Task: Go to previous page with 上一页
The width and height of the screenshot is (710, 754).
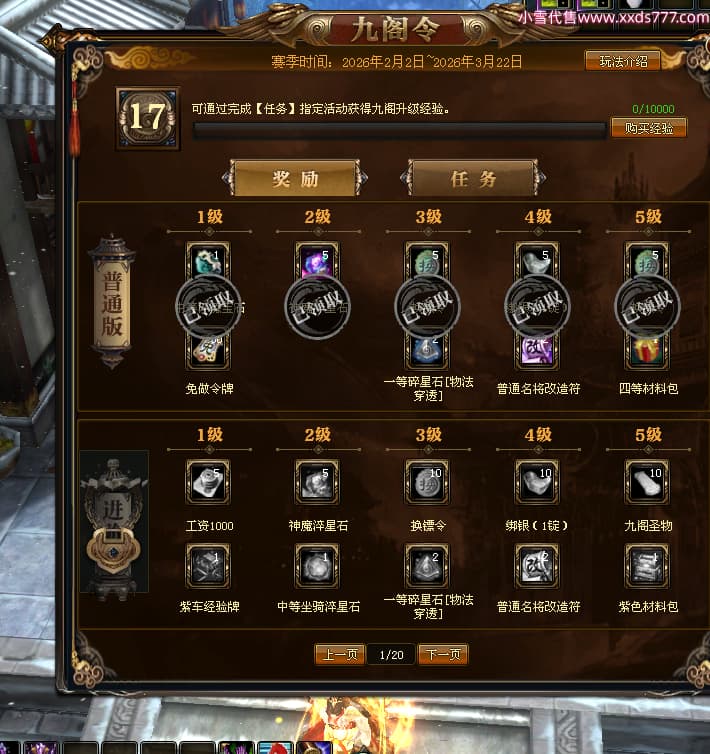Action: (x=339, y=655)
